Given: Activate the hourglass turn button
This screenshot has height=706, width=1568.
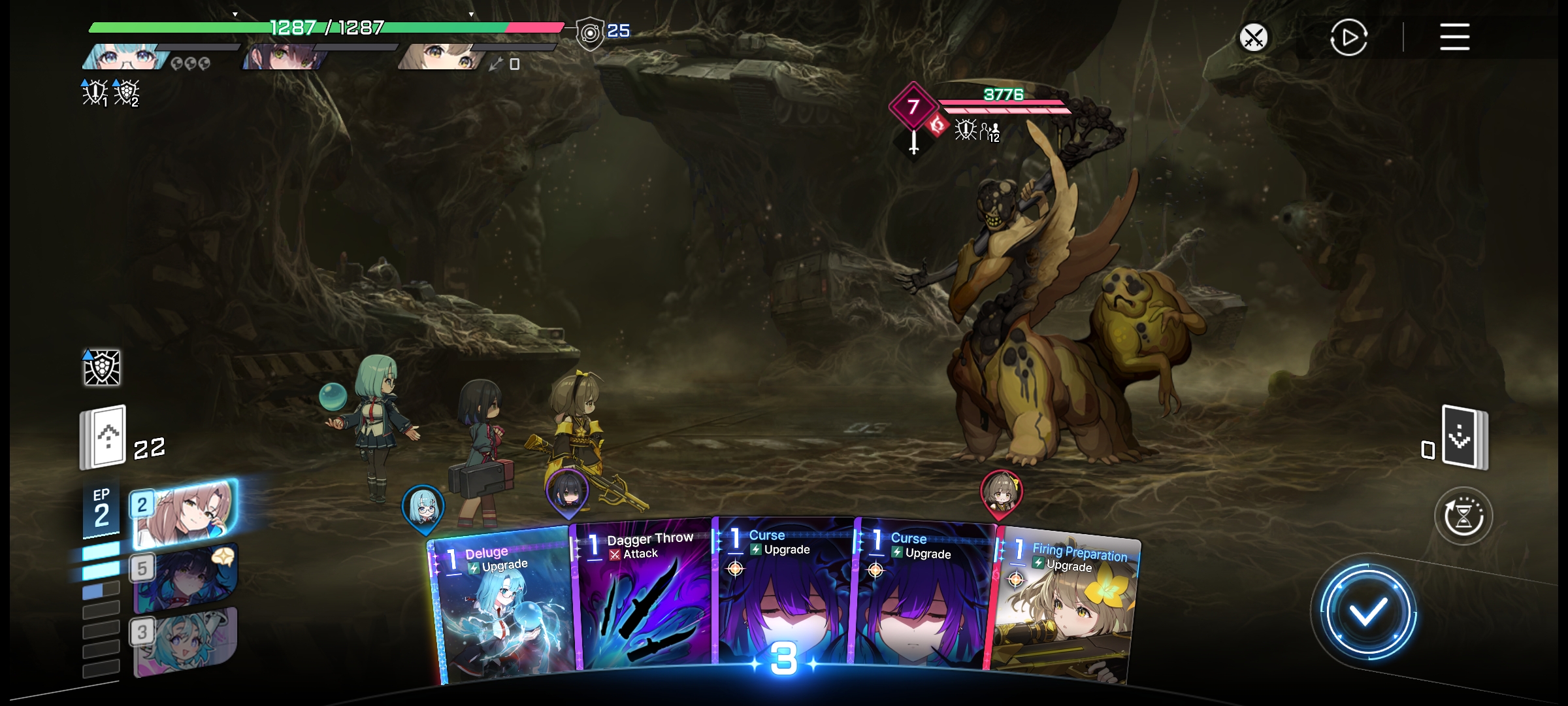Looking at the screenshot, I should point(1463,516).
